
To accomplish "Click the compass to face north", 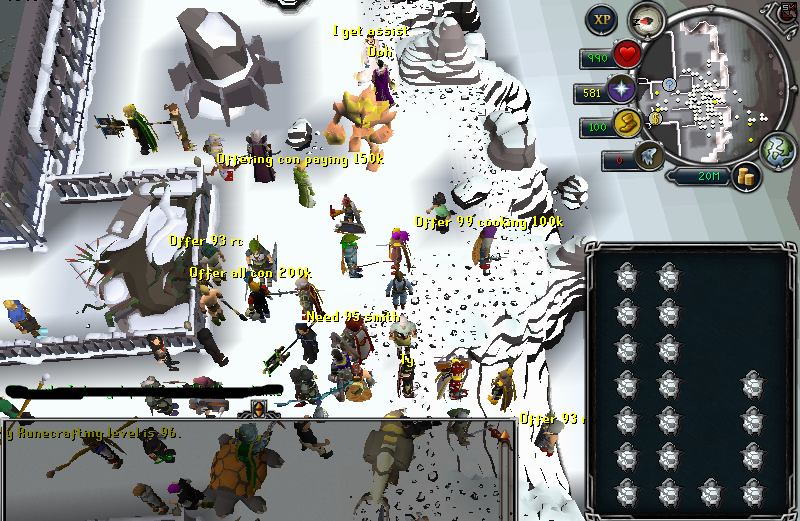I will click(647, 19).
